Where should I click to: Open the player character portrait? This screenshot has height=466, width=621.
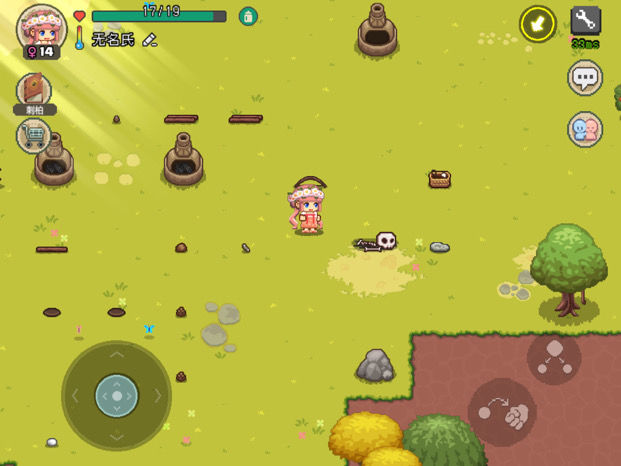(x=41, y=27)
